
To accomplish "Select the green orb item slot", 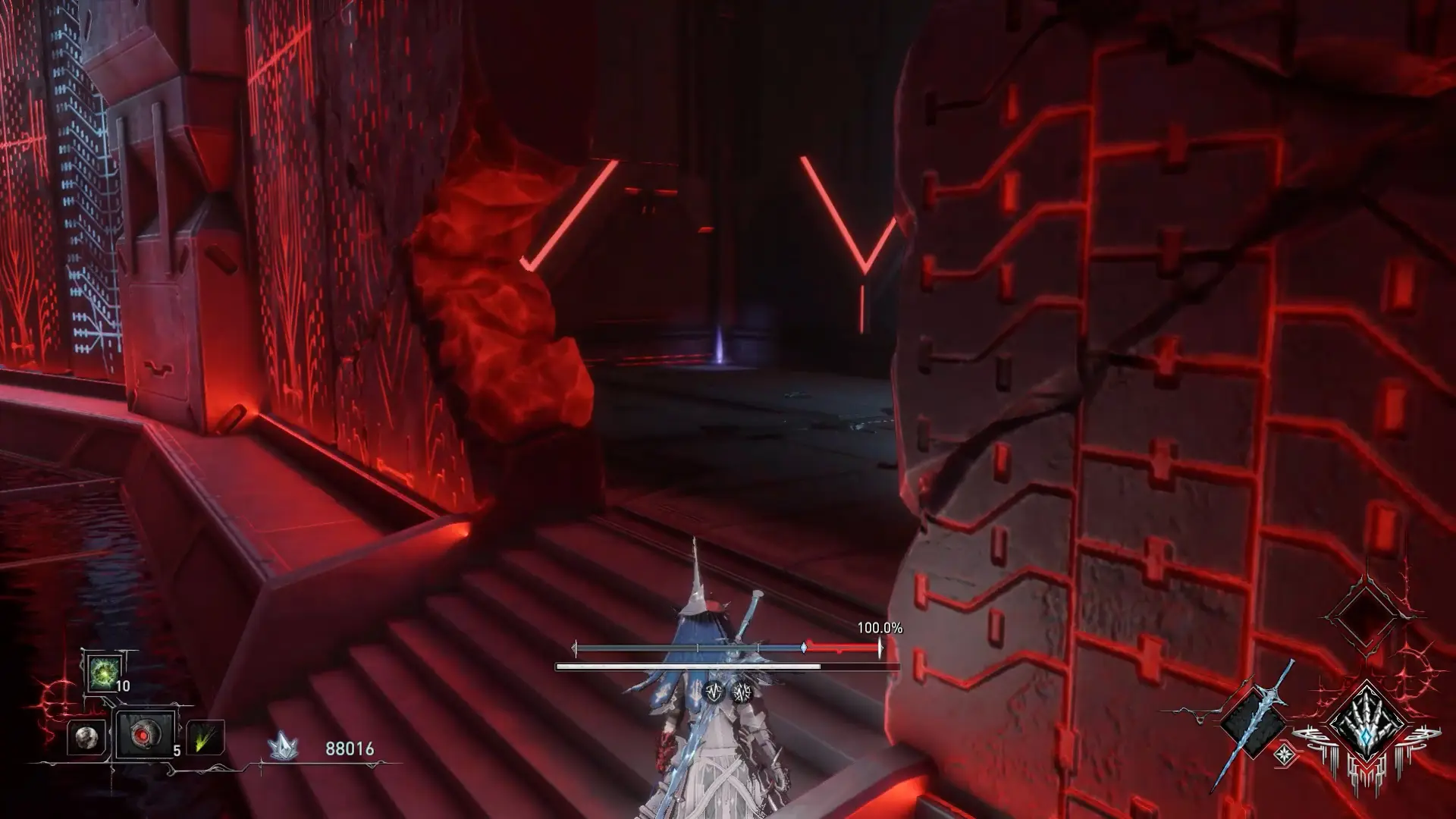I will 101,673.
